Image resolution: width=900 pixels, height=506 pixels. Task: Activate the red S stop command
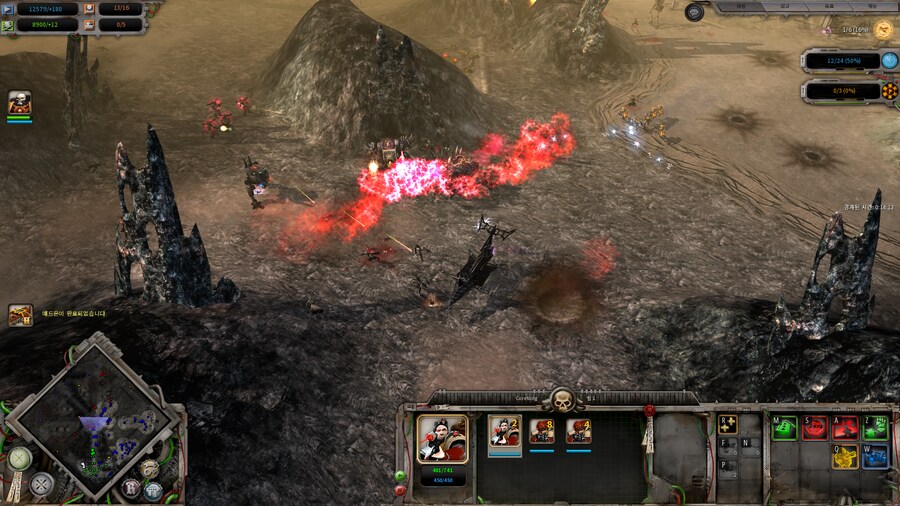pyautogui.click(x=816, y=428)
